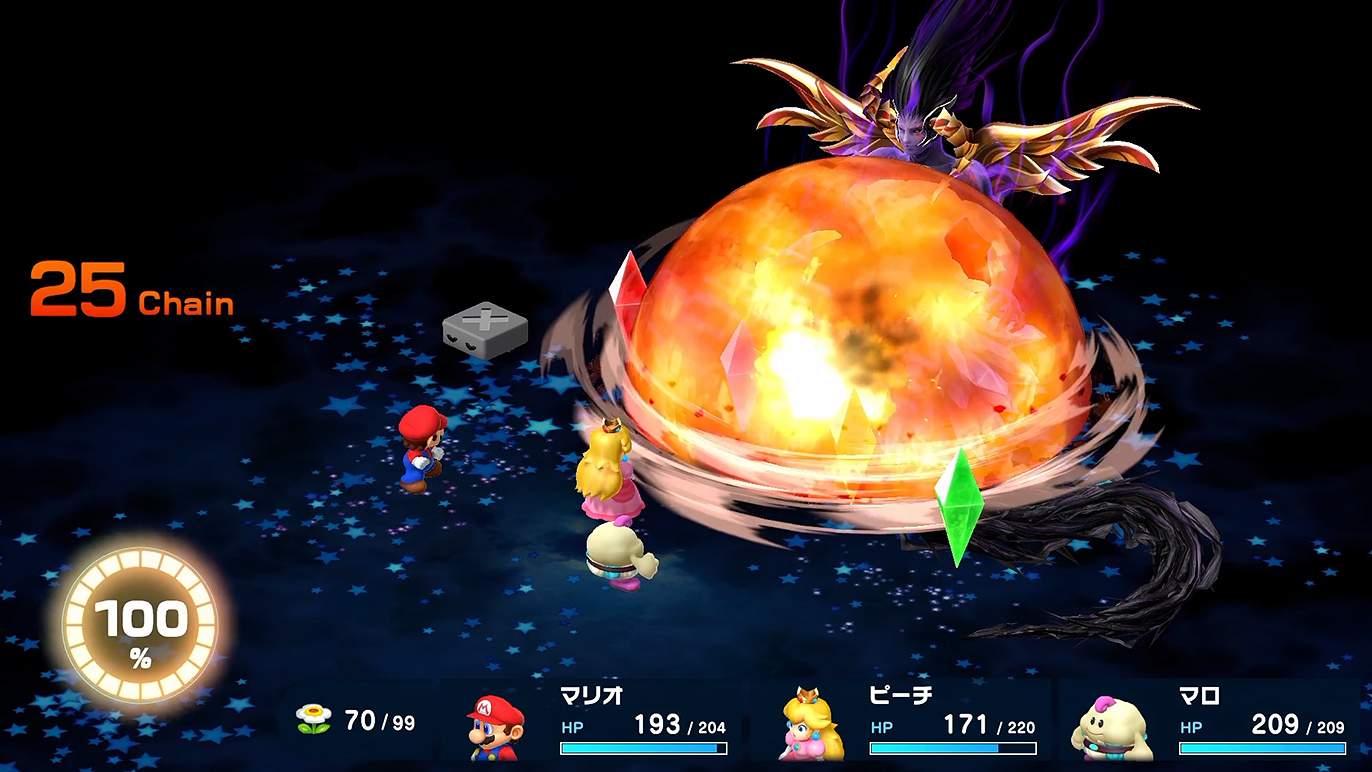The width and height of the screenshot is (1372, 772).
Task: Activate the 100% action gauge
Action: (140, 627)
